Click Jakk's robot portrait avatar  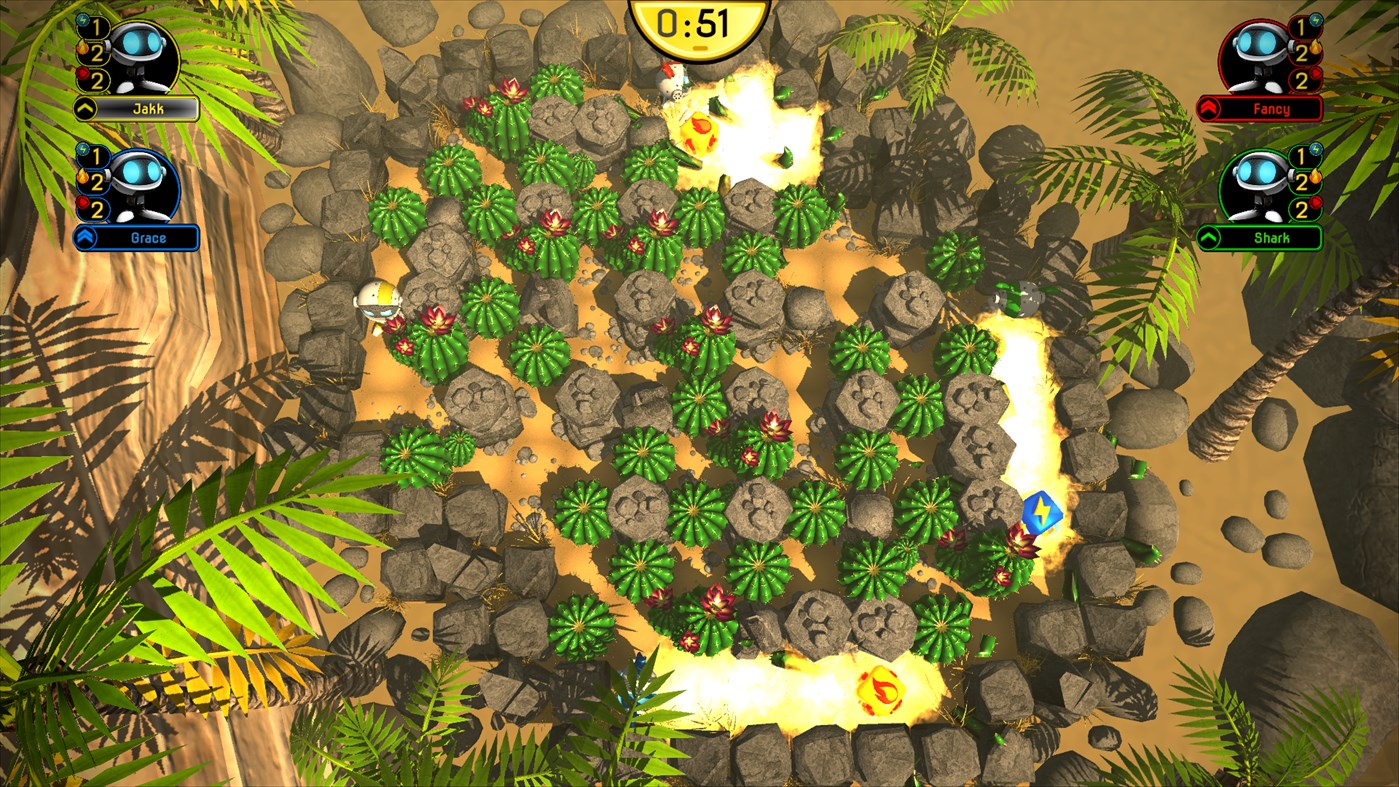(142, 53)
